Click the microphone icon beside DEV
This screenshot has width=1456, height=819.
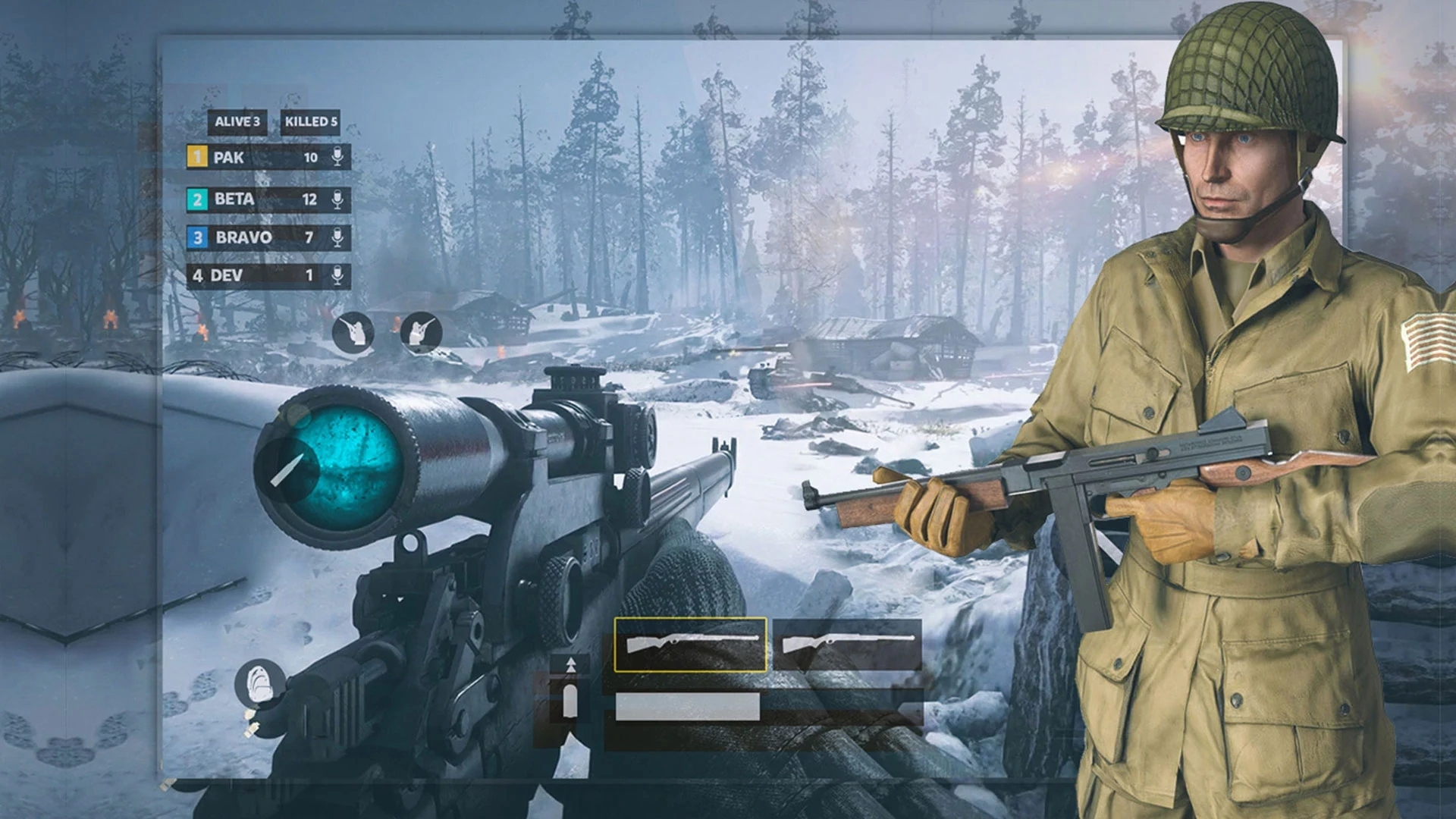(337, 275)
